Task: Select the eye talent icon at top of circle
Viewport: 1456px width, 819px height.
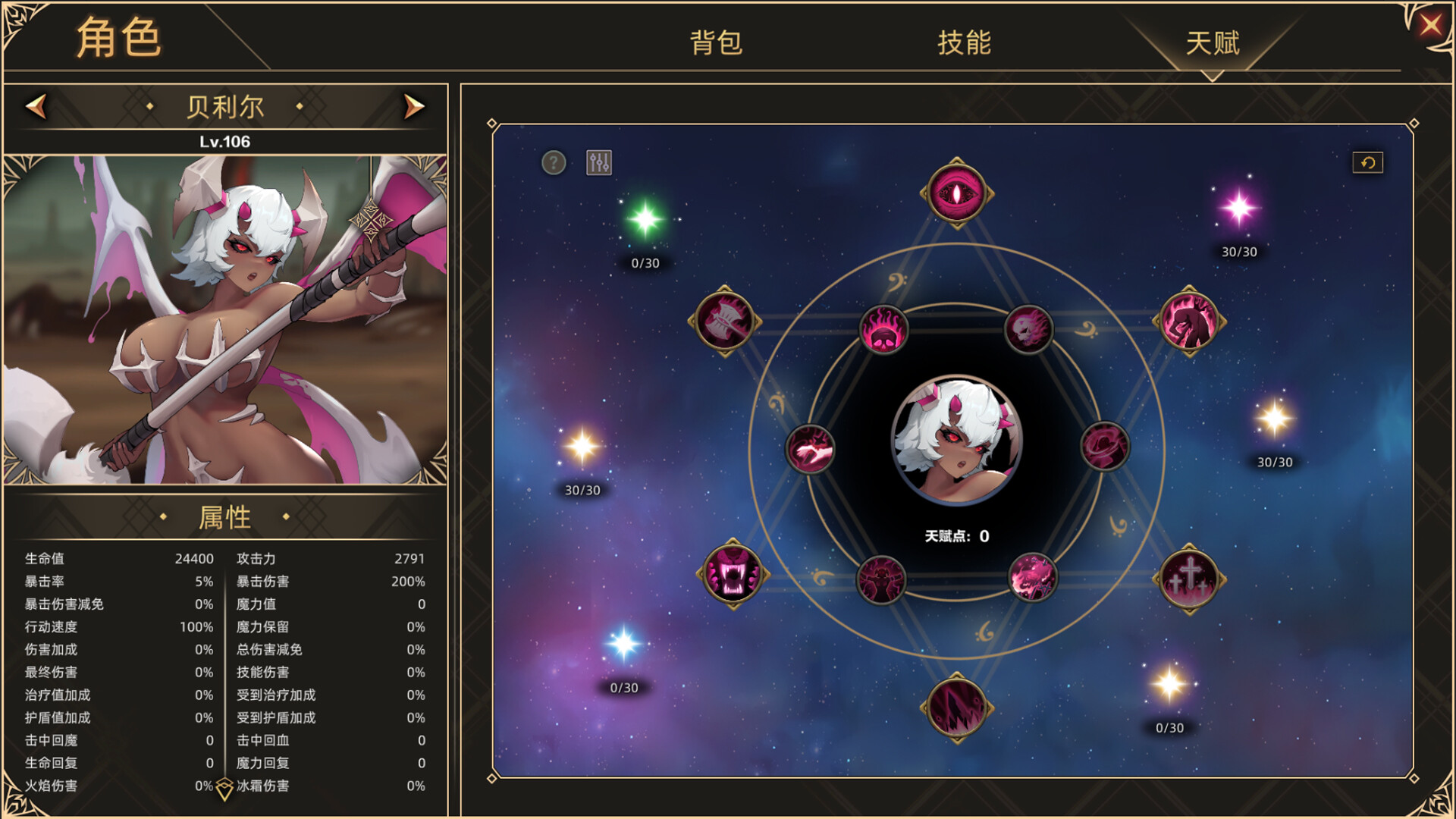Action: (955, 191)
